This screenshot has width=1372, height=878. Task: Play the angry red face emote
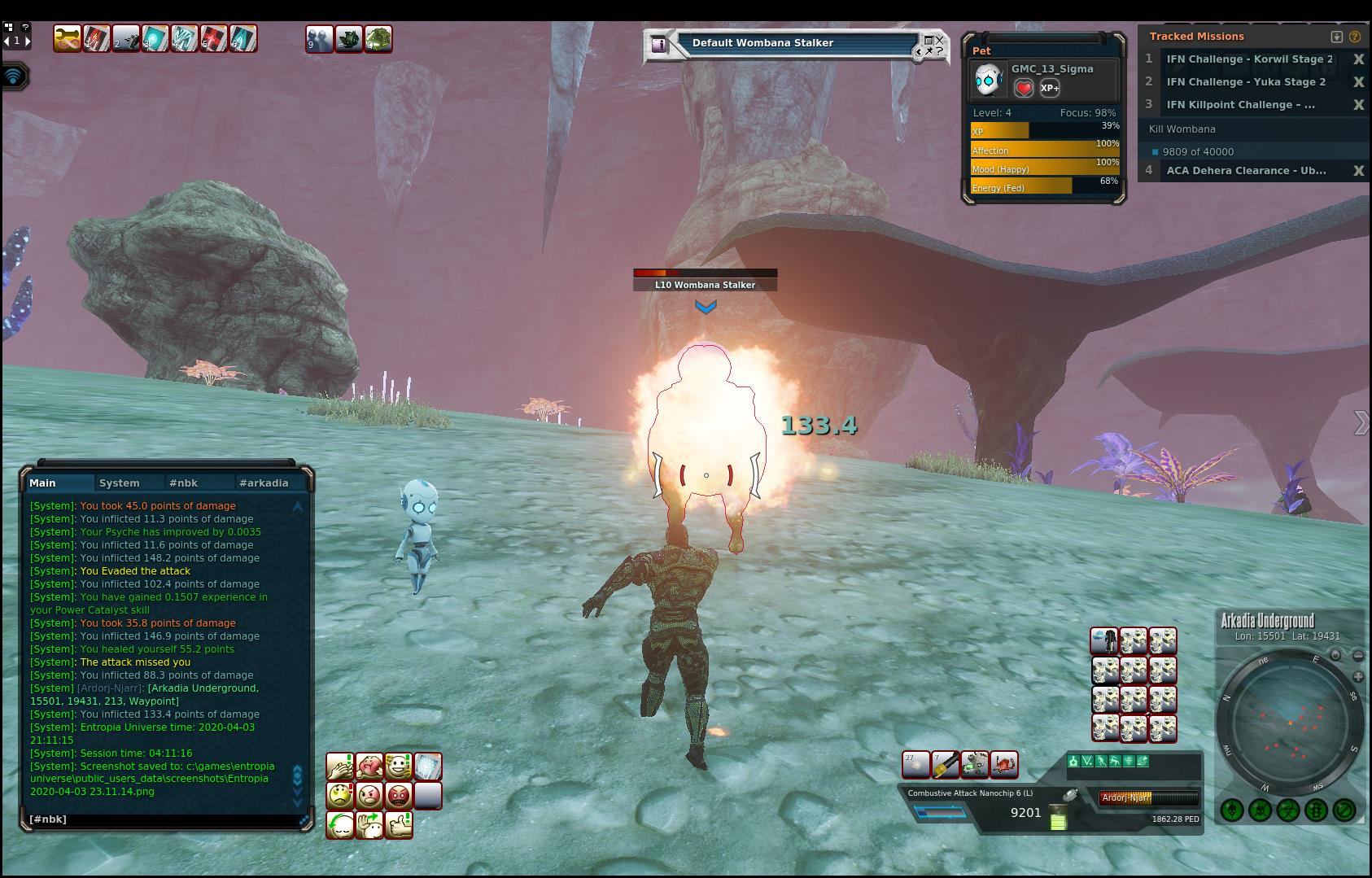(399, 795)
